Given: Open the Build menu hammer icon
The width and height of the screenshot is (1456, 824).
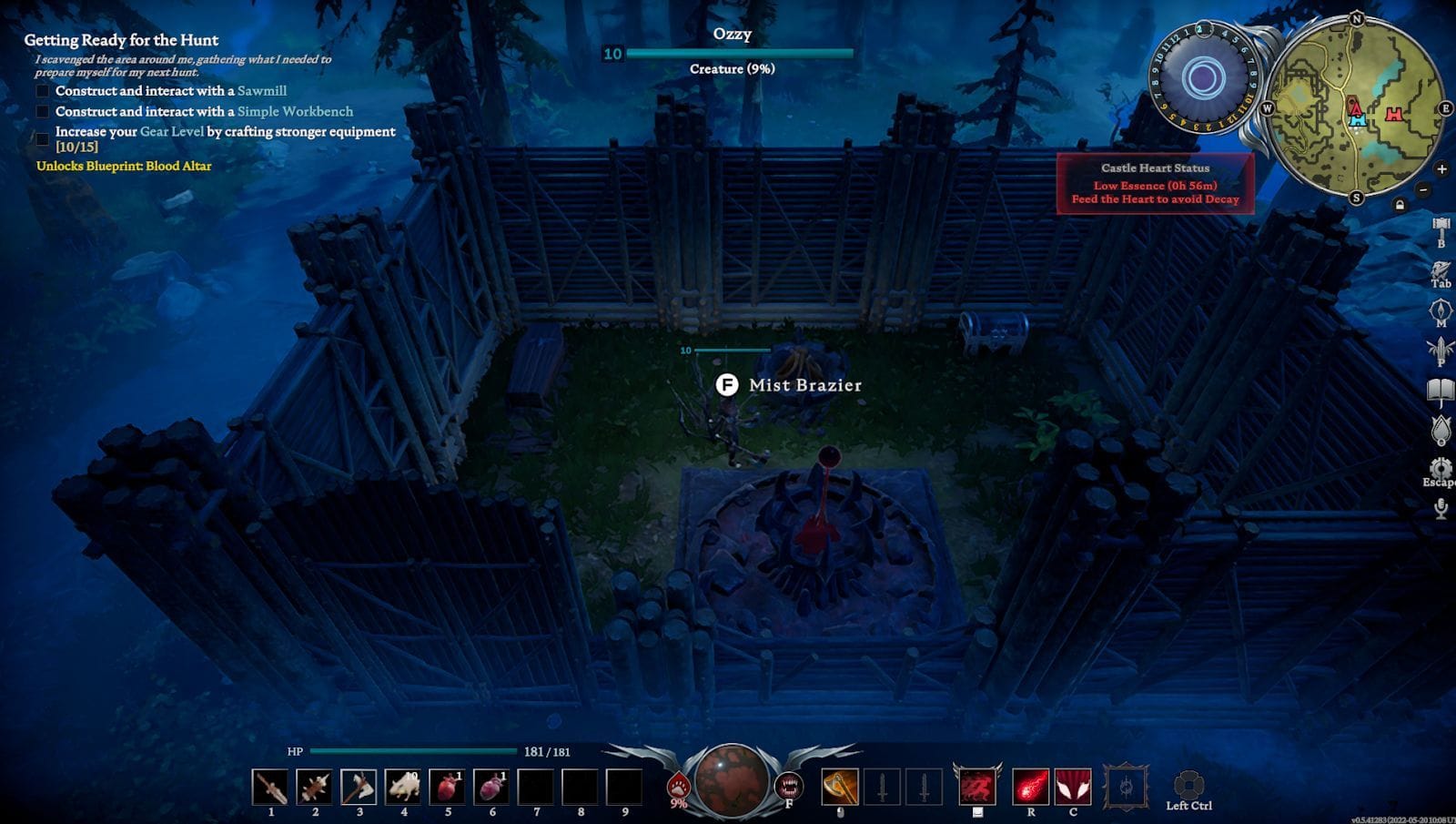Looking at the screenshot, I should click(1440, 229).
